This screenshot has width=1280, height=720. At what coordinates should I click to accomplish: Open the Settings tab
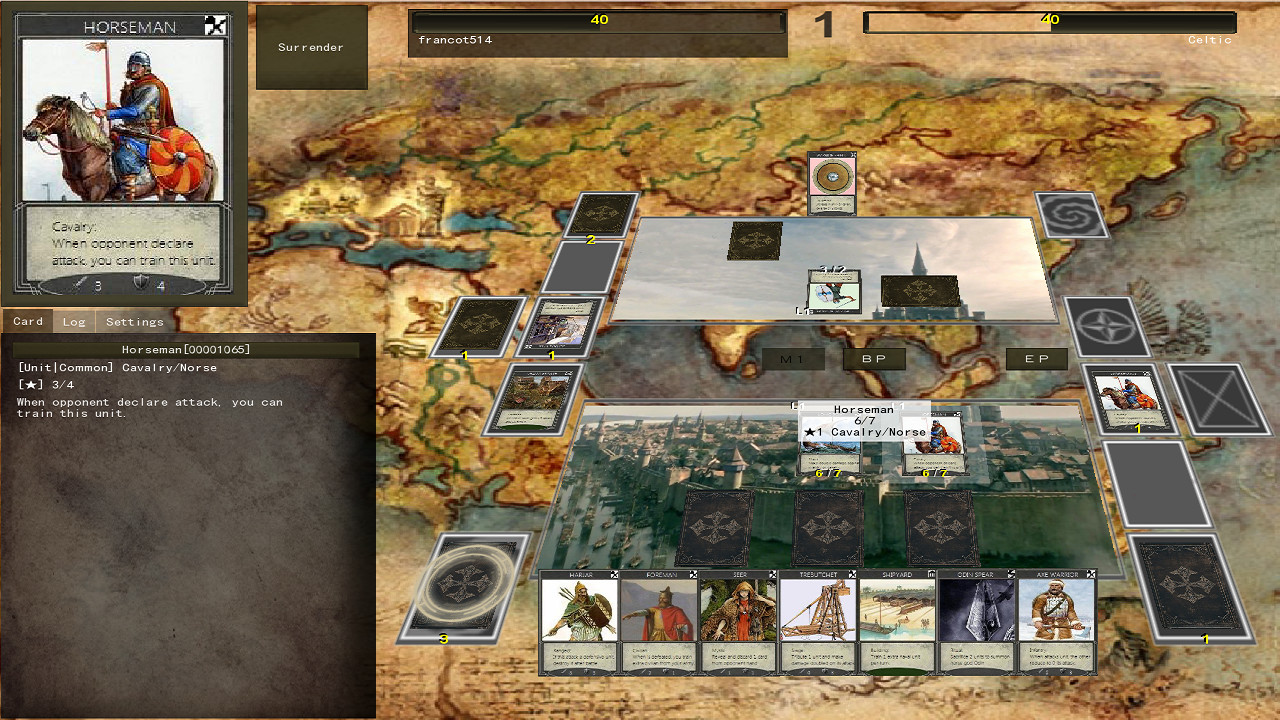(x=134, y=321)
